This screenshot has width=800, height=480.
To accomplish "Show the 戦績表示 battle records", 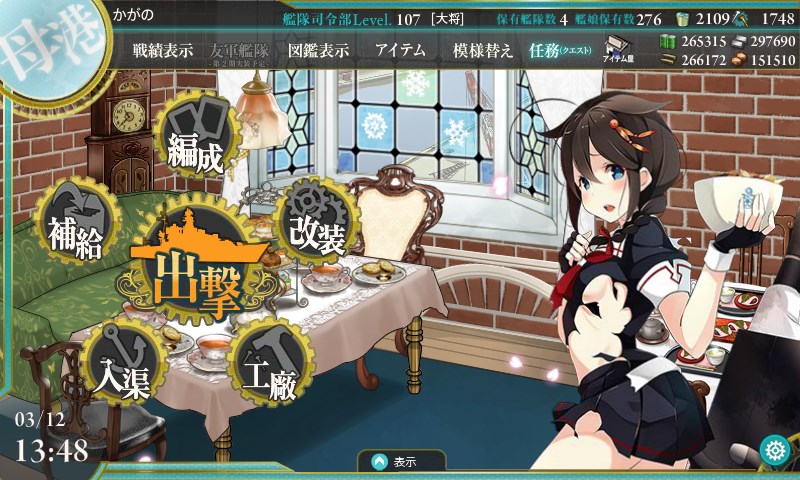I will [163, 51].
